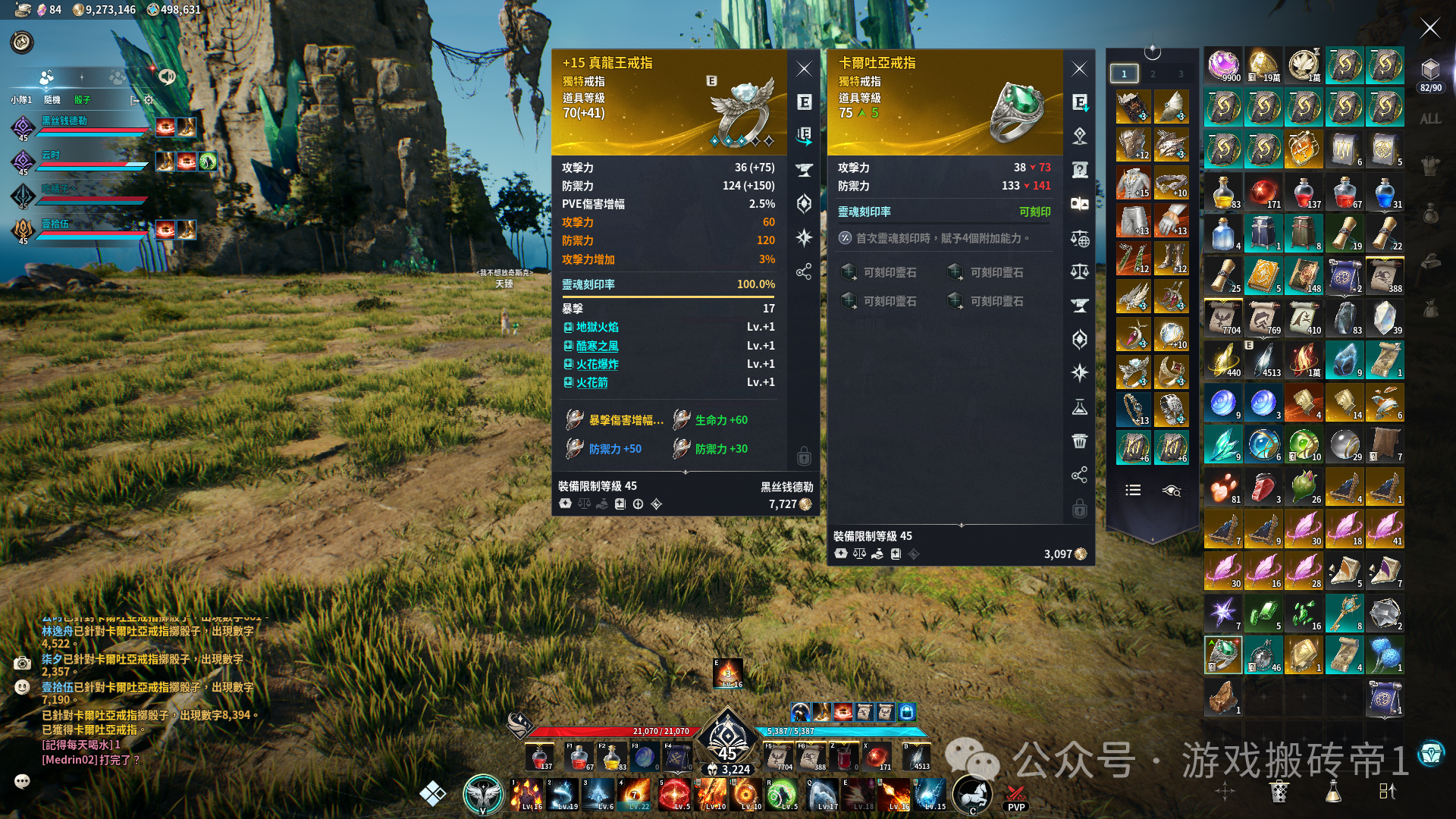
Task: Click the purple orb item stack 9900
Action: tap(1223, 65)
